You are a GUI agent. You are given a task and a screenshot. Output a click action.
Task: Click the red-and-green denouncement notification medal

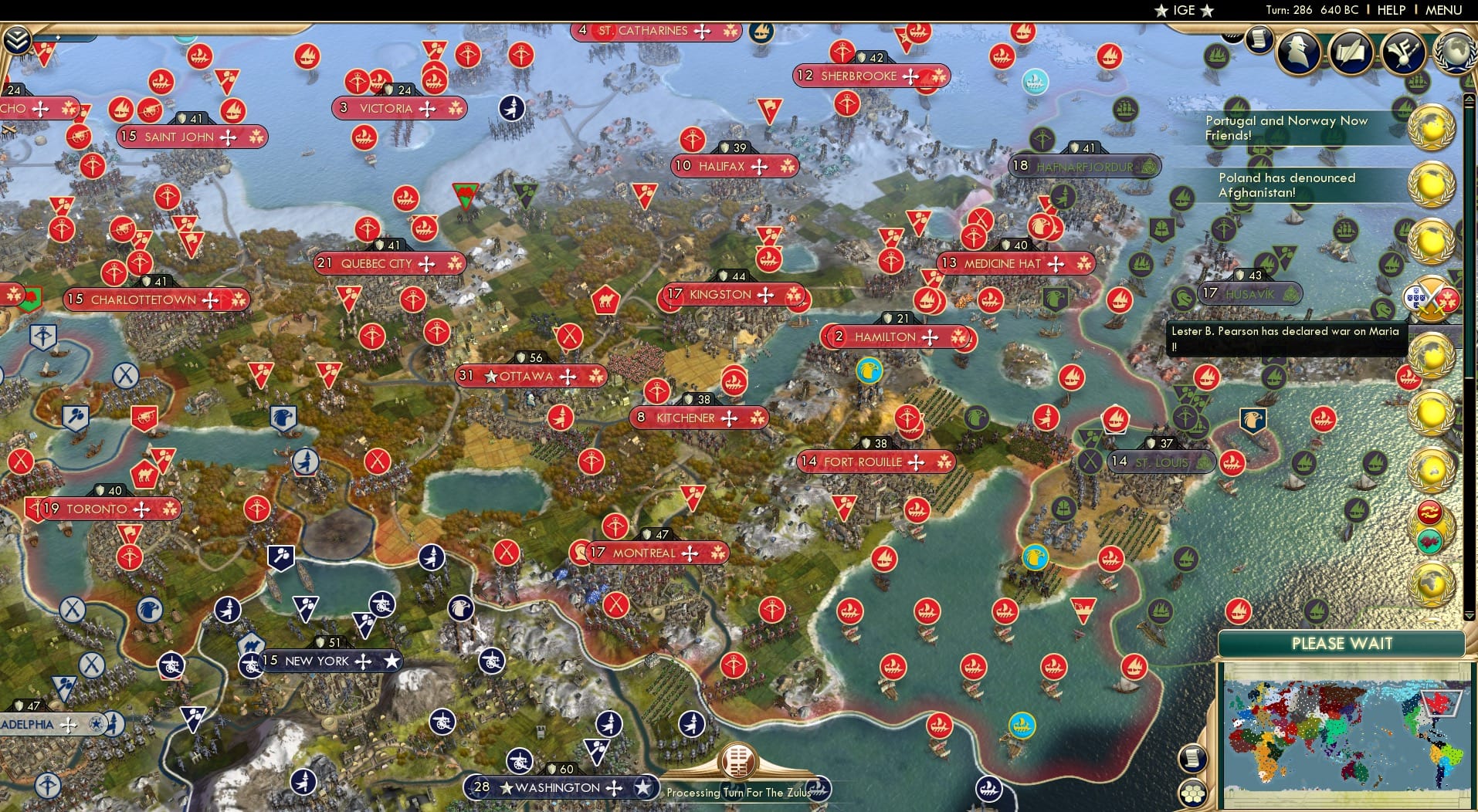coord(1429,525)
